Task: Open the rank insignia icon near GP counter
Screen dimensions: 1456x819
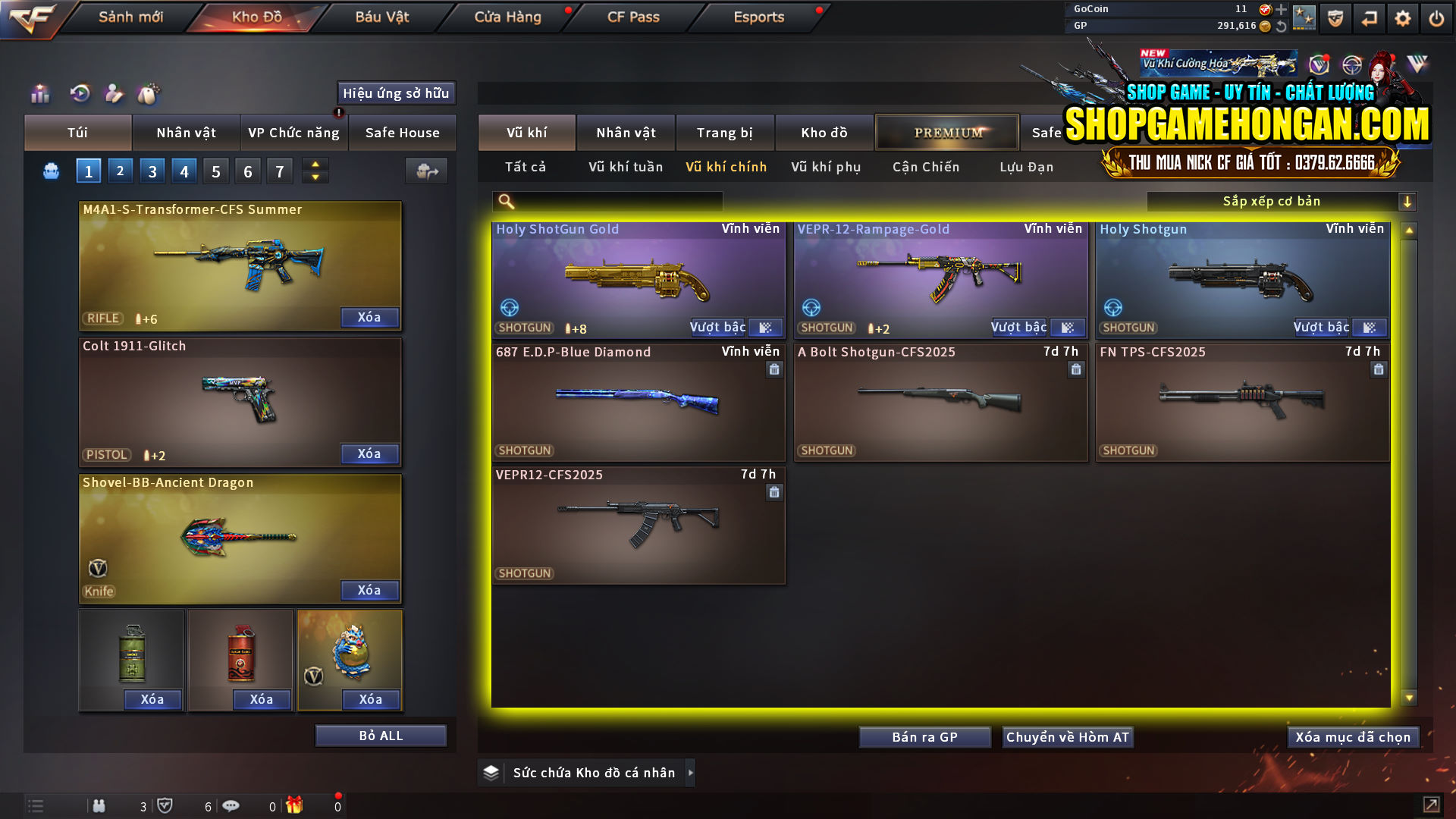Action: [x=1306, y=17]
